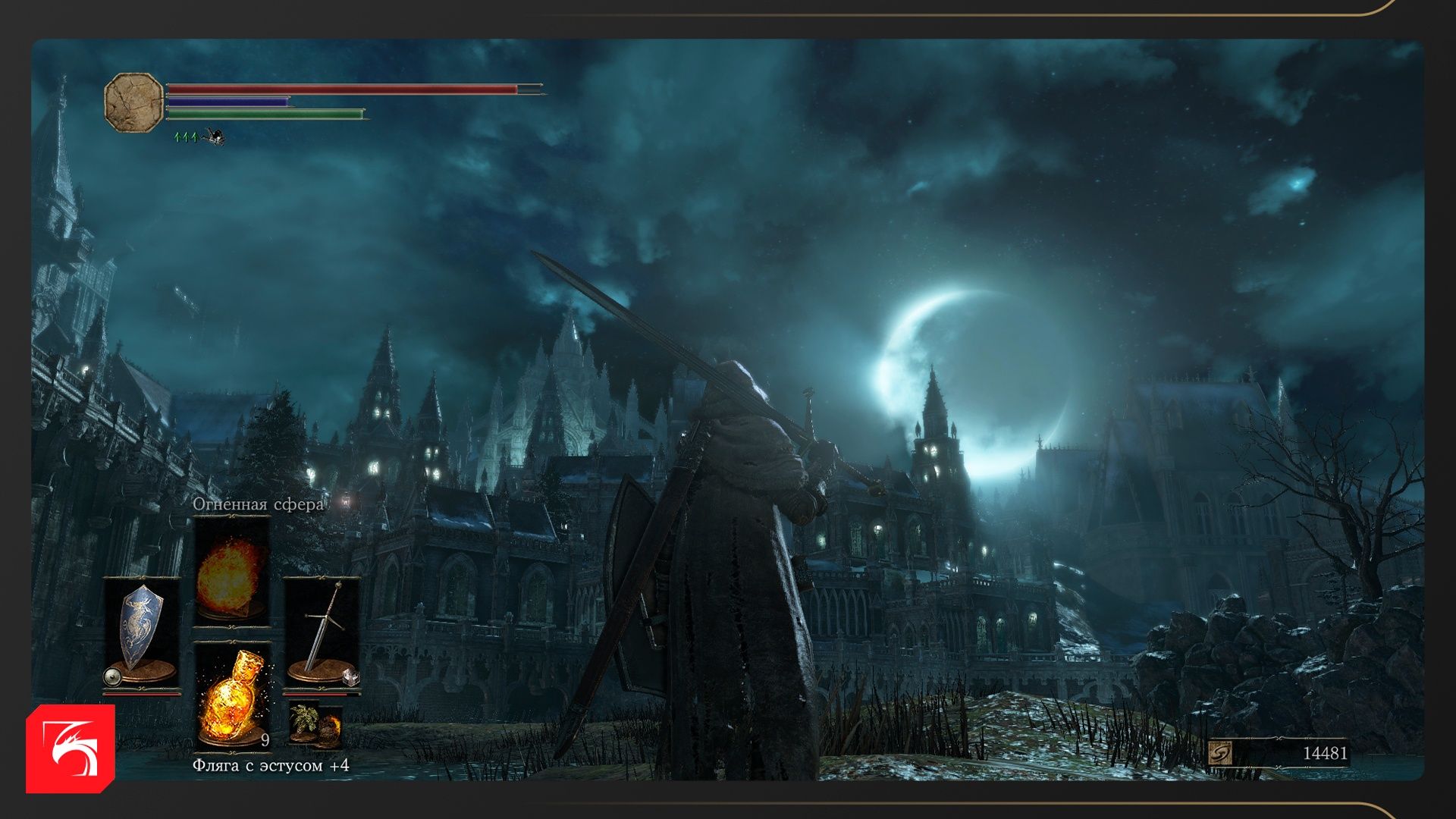Open the red dragon logo overlay
The height and width of the screenshot is (819, 1456).
click(71, 748)
